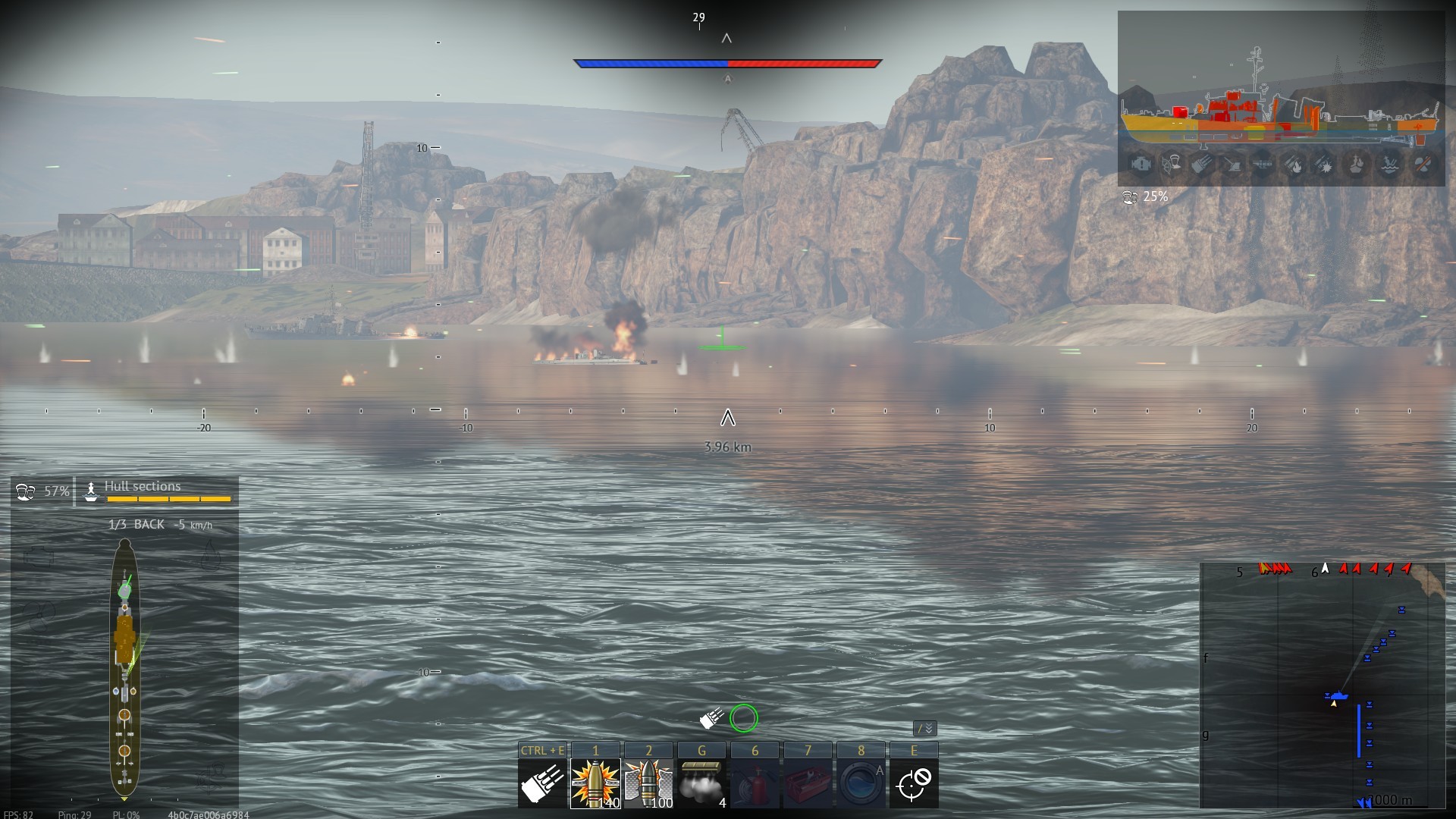
Task: Open the tactical minimap
Action: click(1322, 686)
